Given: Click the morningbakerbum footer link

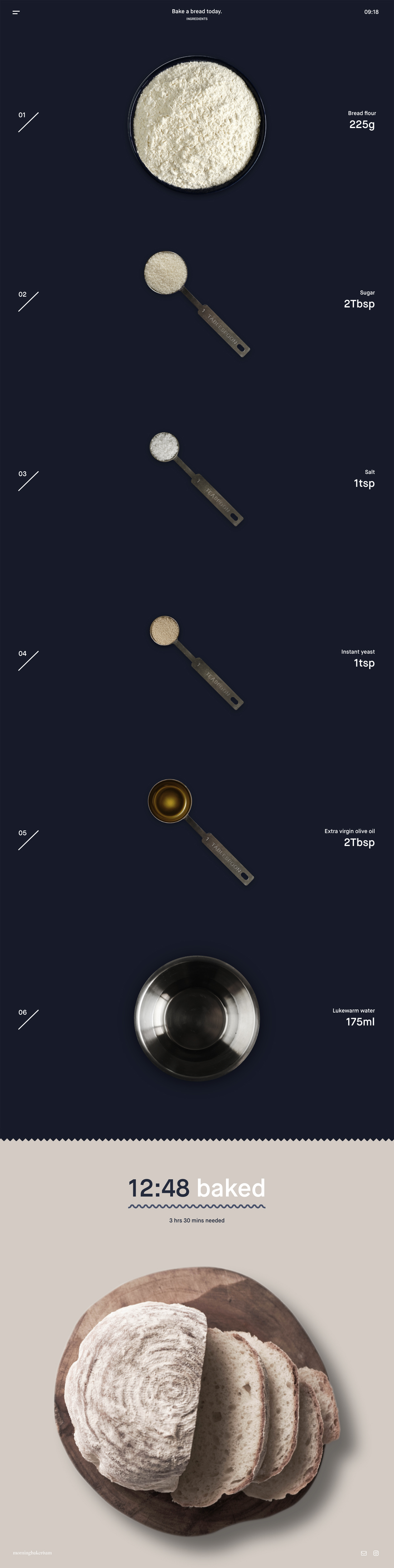Looking at the screenshot, I should [x=32, y=1553].
